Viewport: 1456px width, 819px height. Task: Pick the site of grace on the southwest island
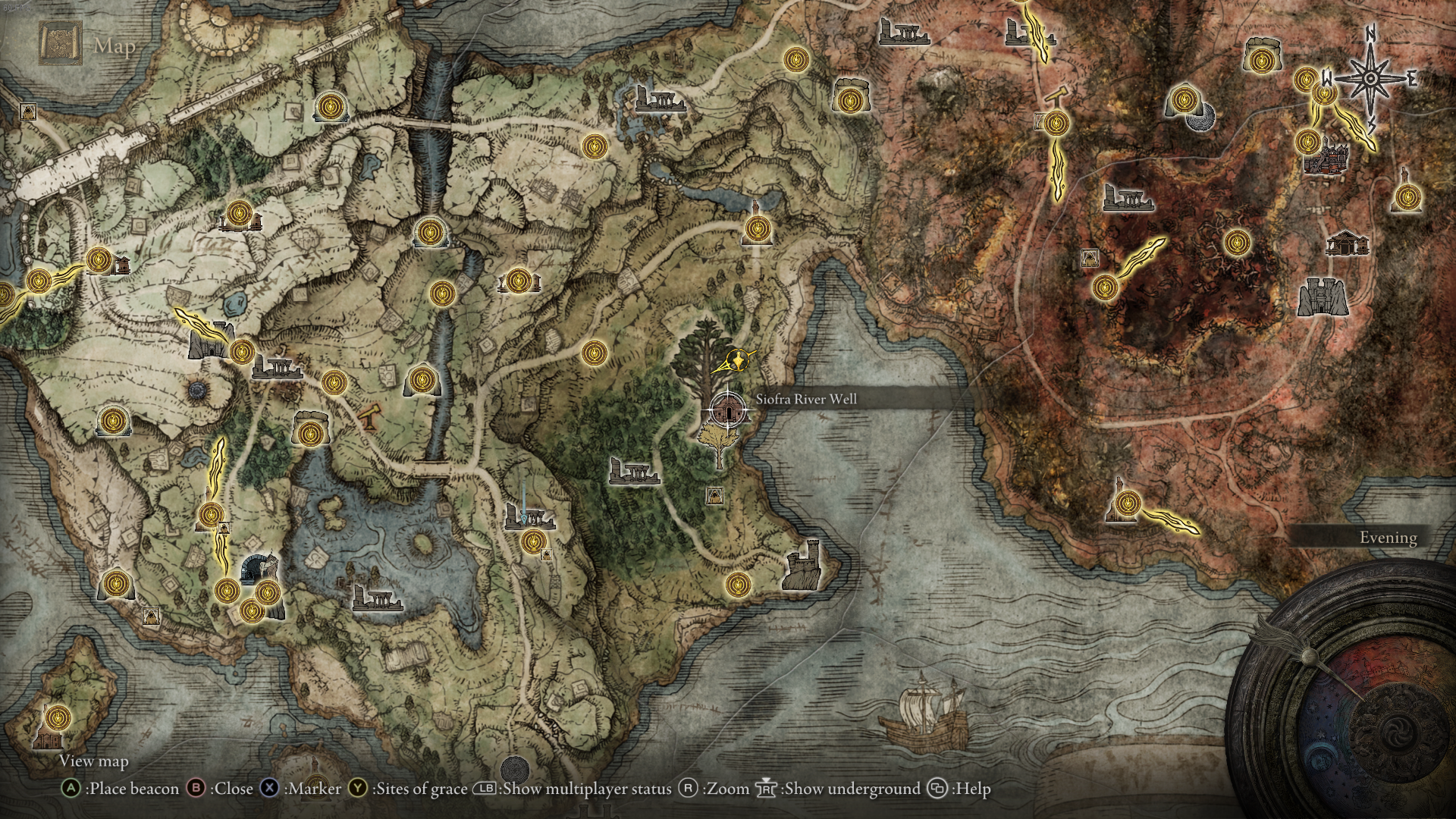[x=57, y=717]
